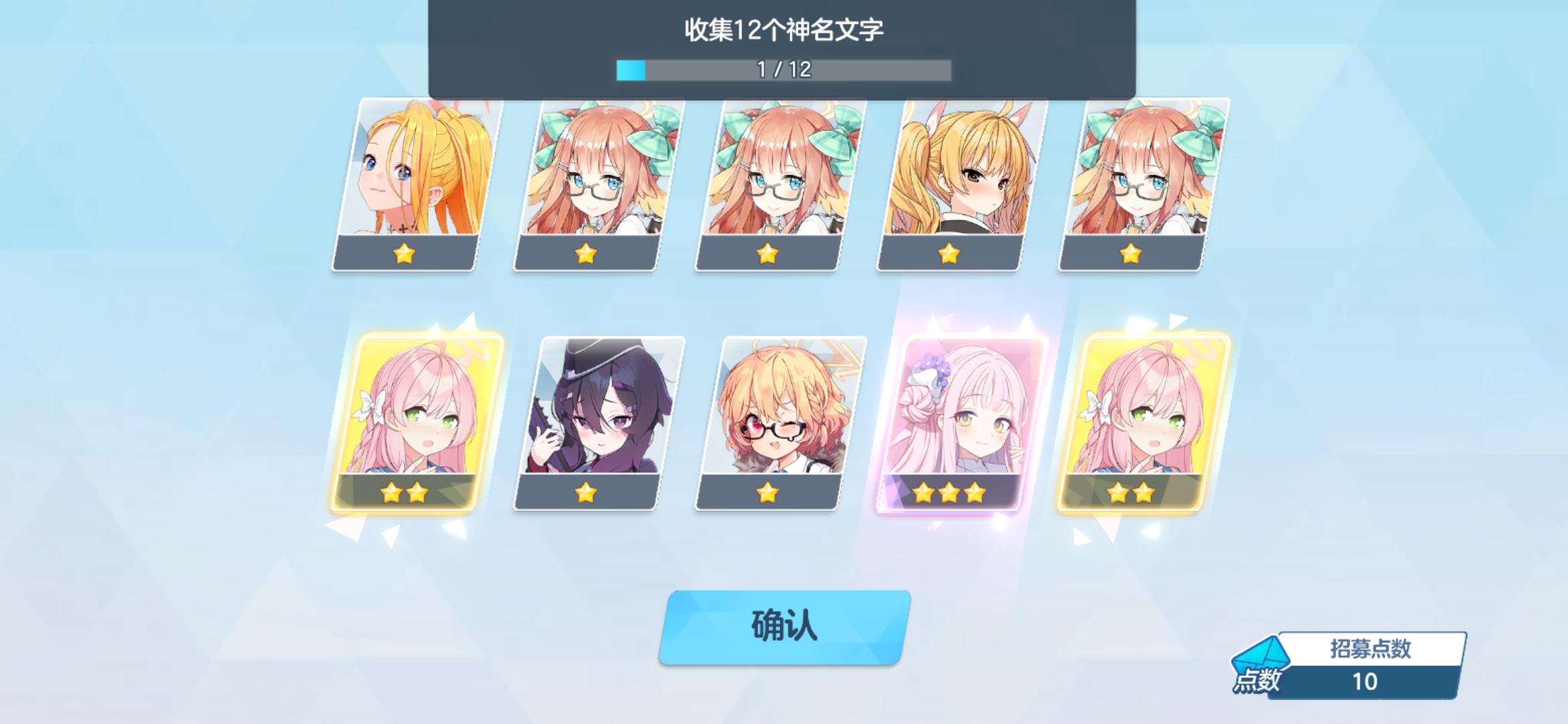Click the 1/12 collection progress bar
The width and height of the screenshot is (1568, 724).
coord(784,68)
